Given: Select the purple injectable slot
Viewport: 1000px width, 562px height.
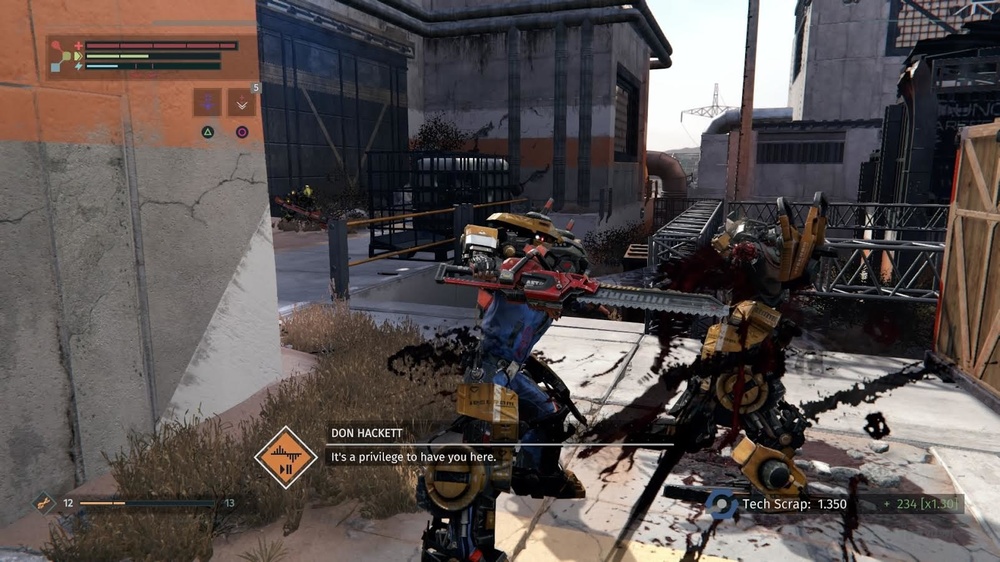Looking at the screenshot, I should (208, 102).
